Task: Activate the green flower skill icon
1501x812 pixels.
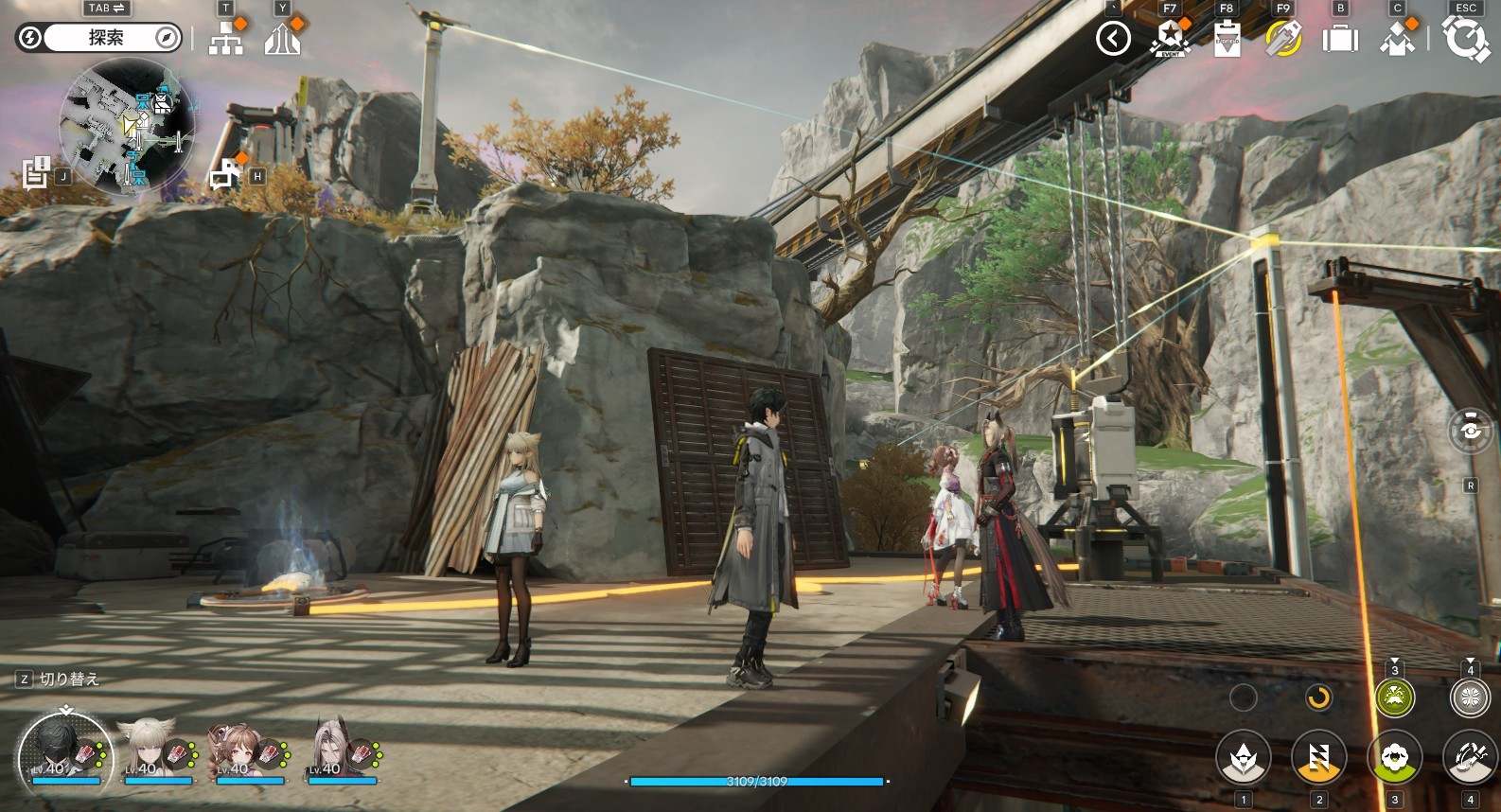Action: 1394,757
